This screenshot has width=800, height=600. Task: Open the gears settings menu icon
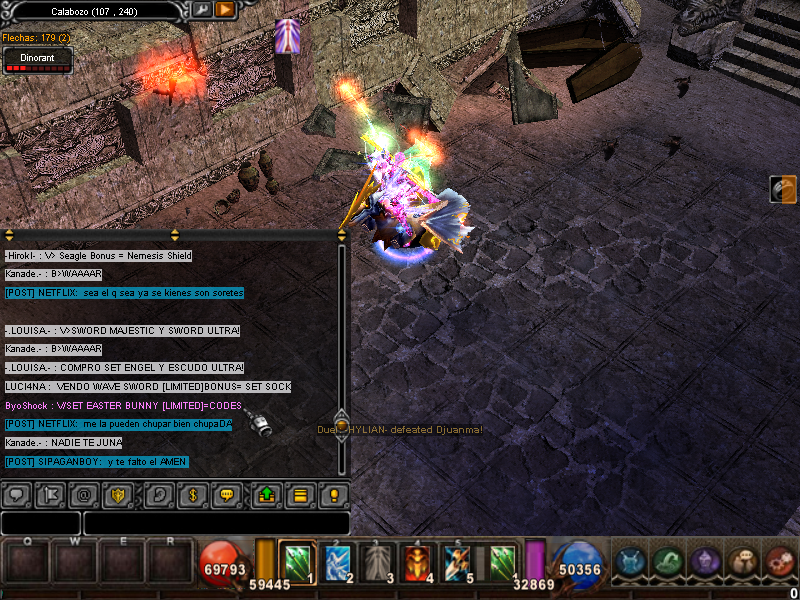(x=780, y=561)
